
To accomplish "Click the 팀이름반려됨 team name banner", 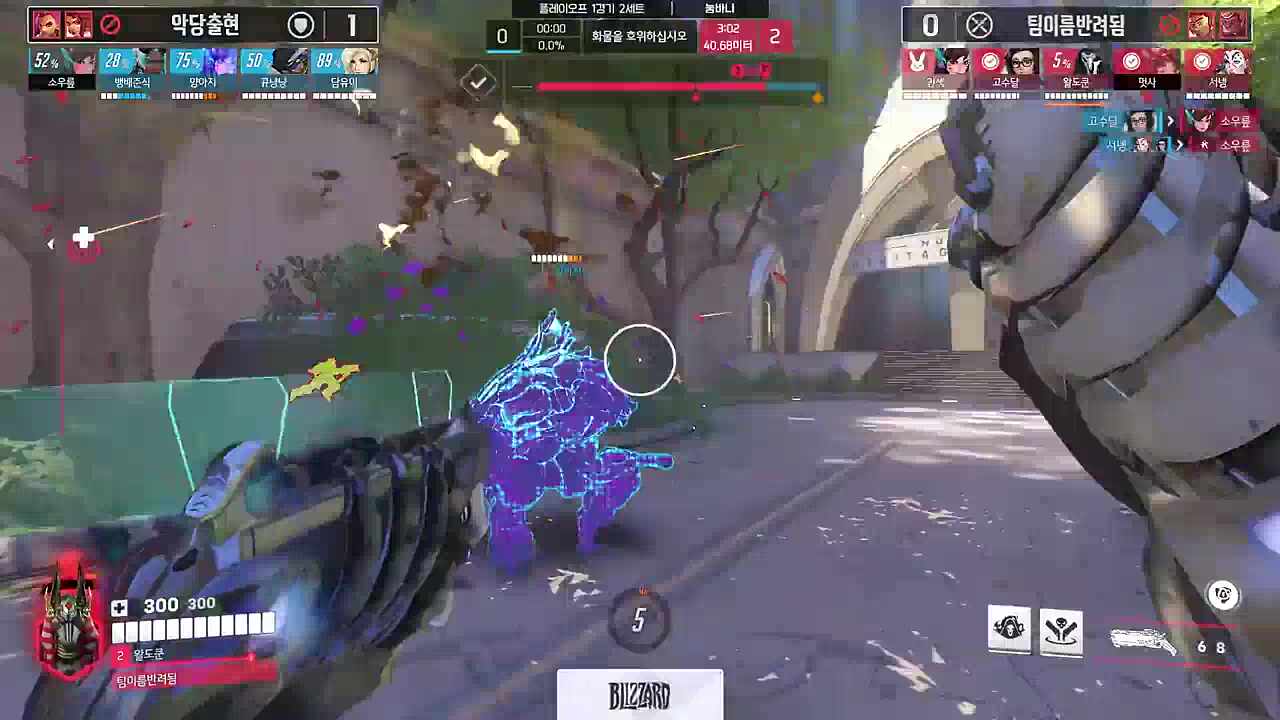I will click(1075, 24).
